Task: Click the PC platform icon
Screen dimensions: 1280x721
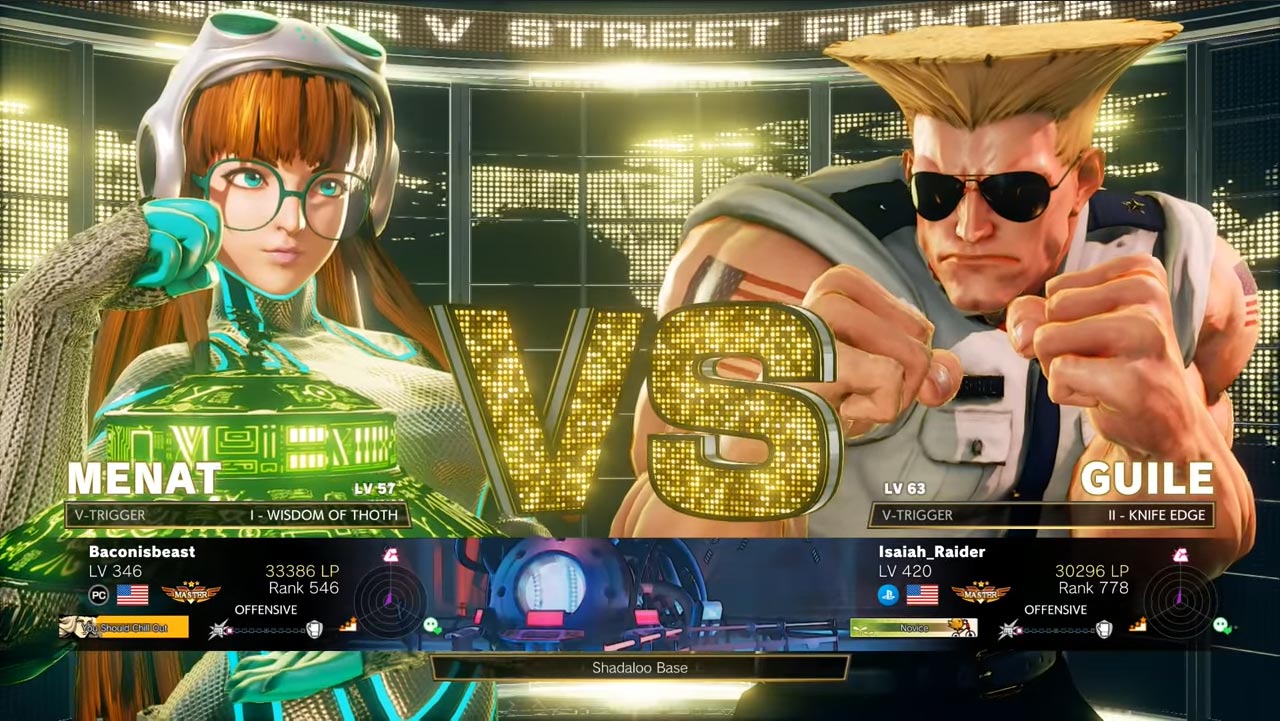Action: point(99,595)
